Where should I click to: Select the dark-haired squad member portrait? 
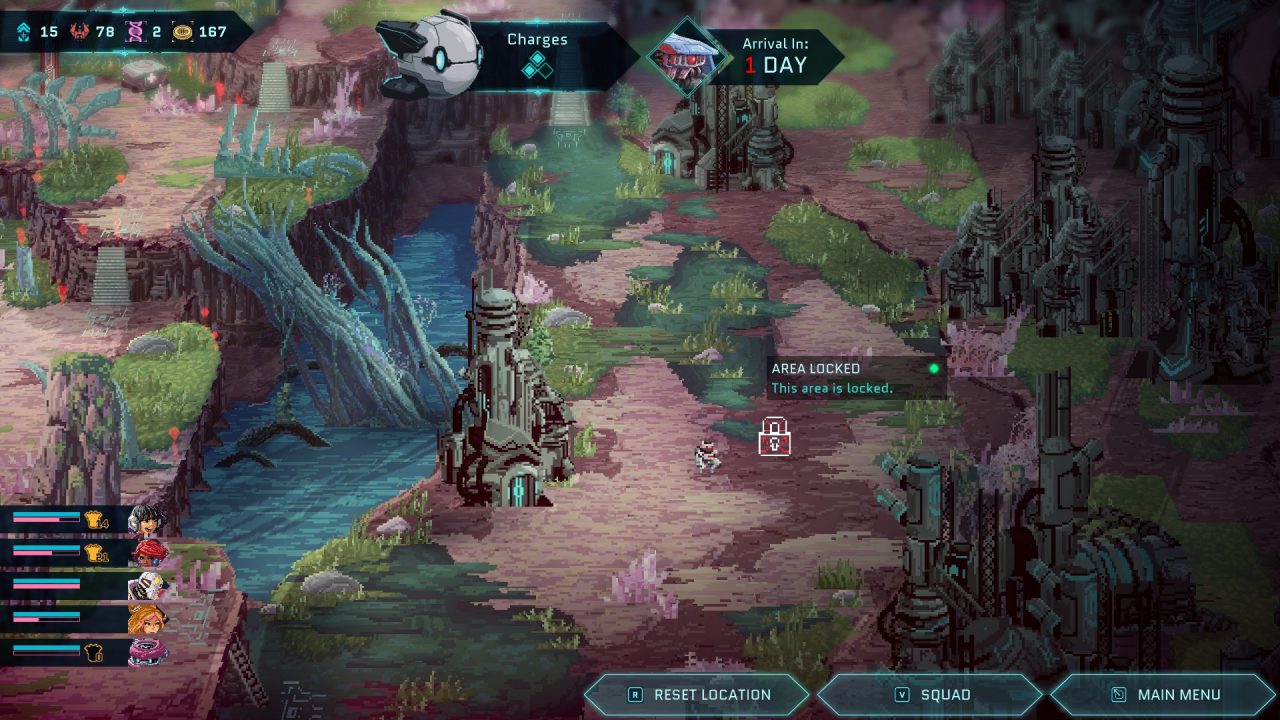[146, 520]
